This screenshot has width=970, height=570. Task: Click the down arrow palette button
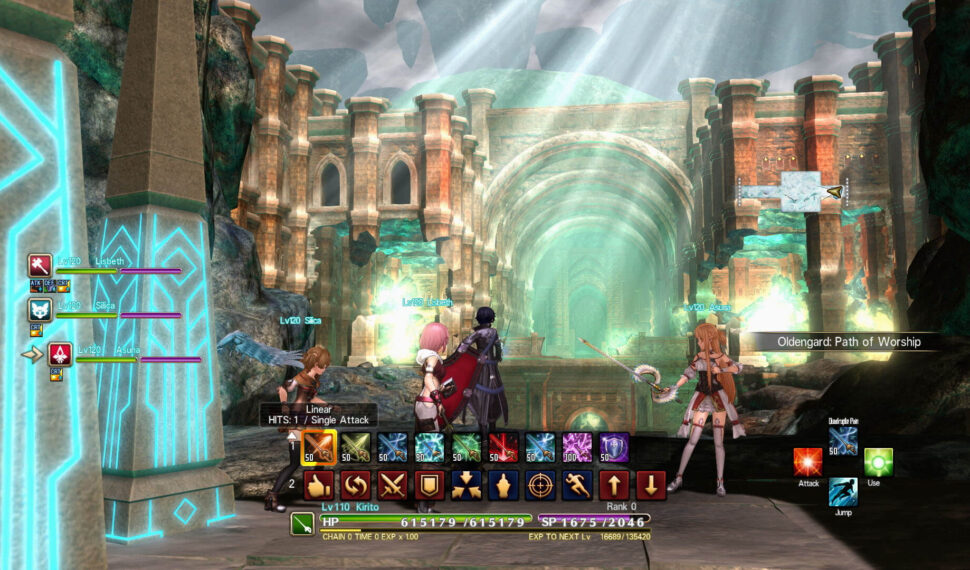point(651,485)
